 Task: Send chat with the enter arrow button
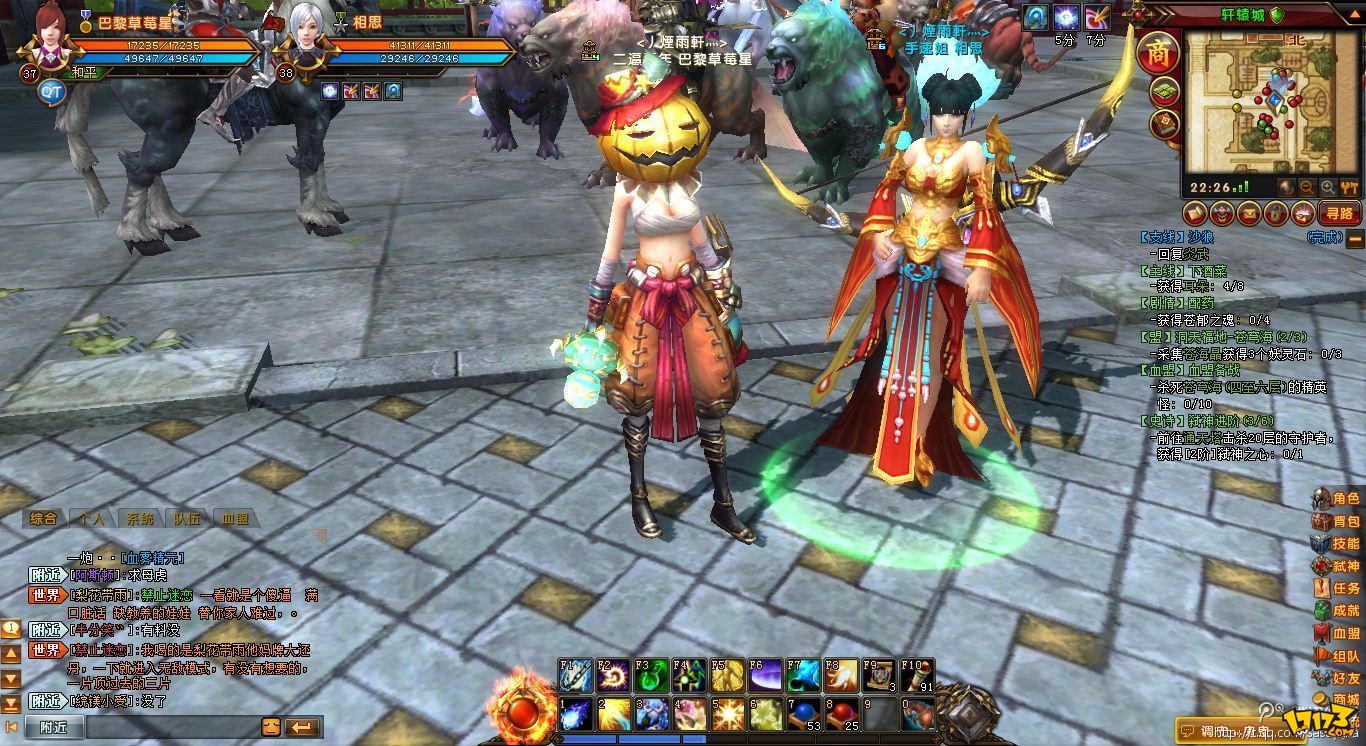pyautogui.click(x=301, y=727)
